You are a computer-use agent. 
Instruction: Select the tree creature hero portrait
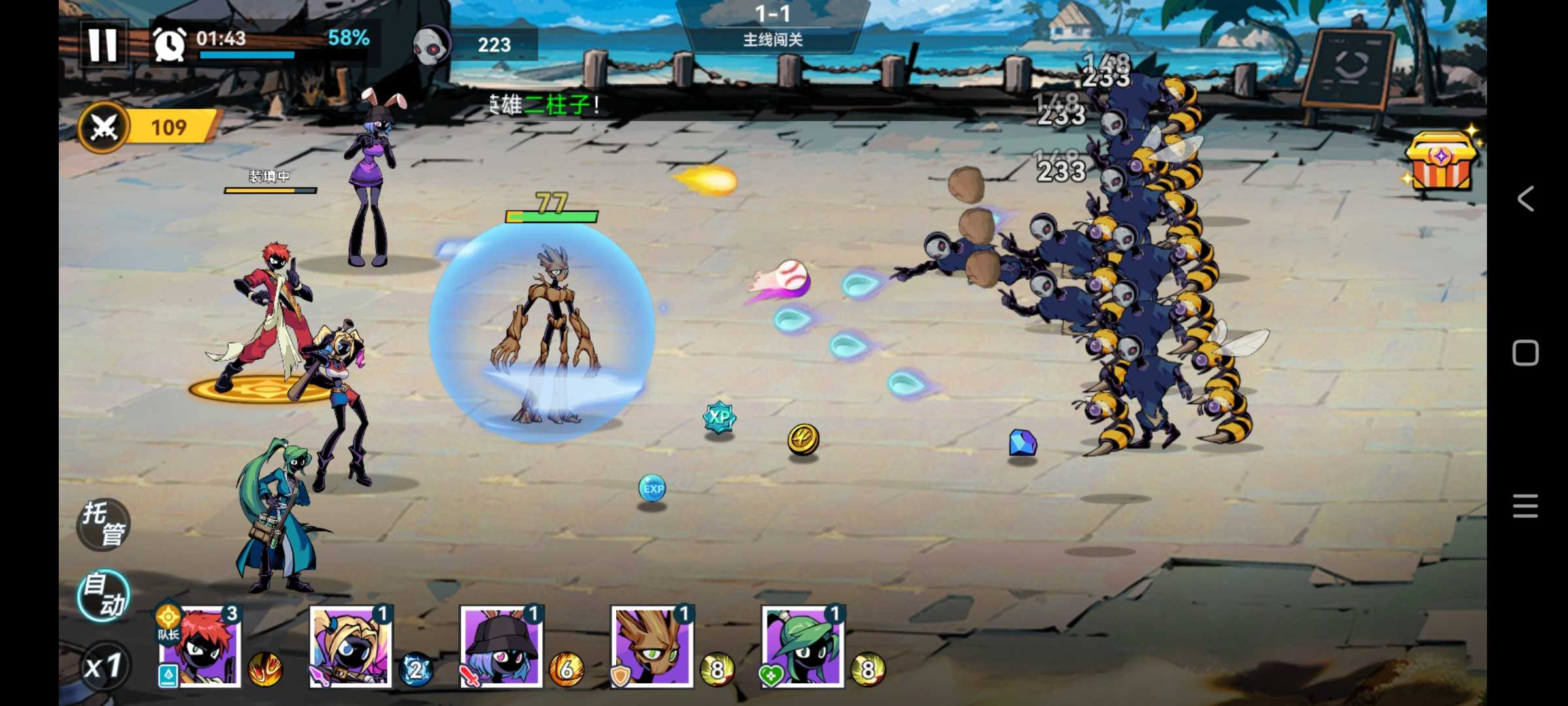(651, 647)
